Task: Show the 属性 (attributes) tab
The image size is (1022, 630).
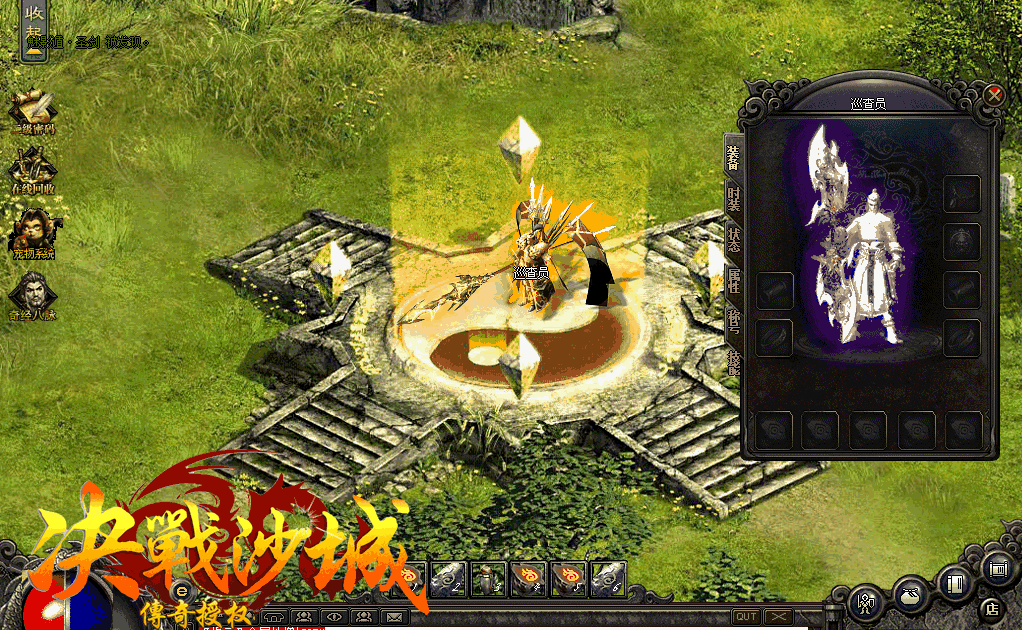Action: tap(734, 279)
